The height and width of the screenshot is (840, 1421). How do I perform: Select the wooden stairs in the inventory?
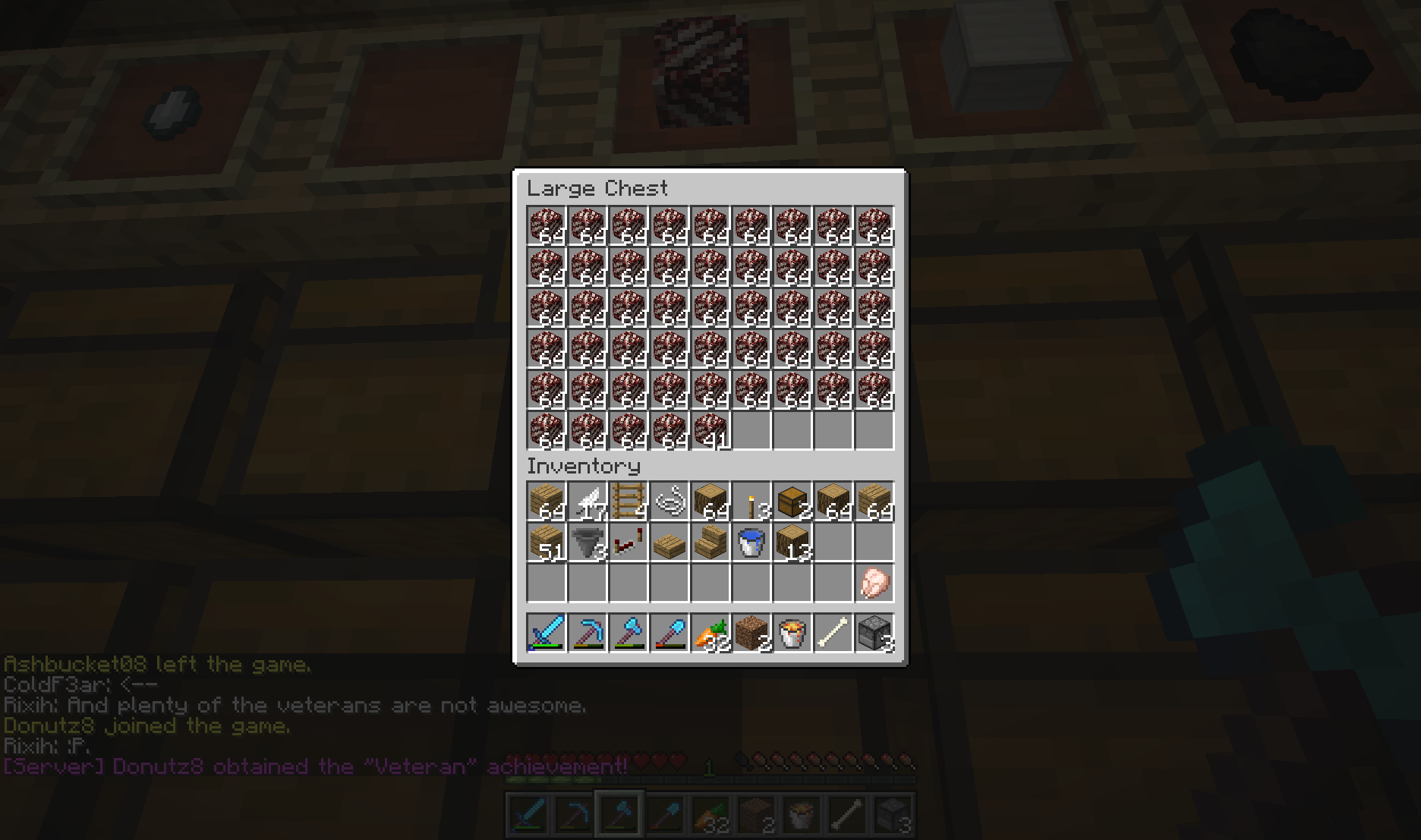pyautogui.click(x=710, y=542)
